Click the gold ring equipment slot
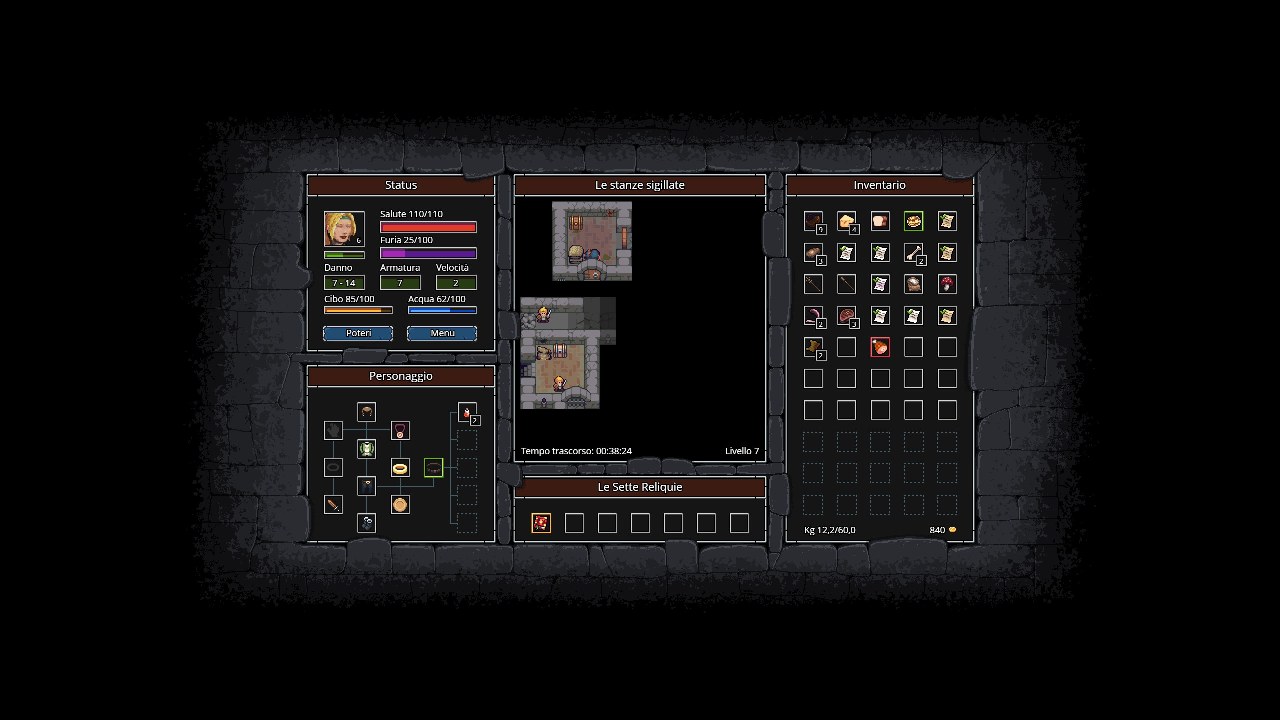1280x720 pixels. (x=400, y=467)
